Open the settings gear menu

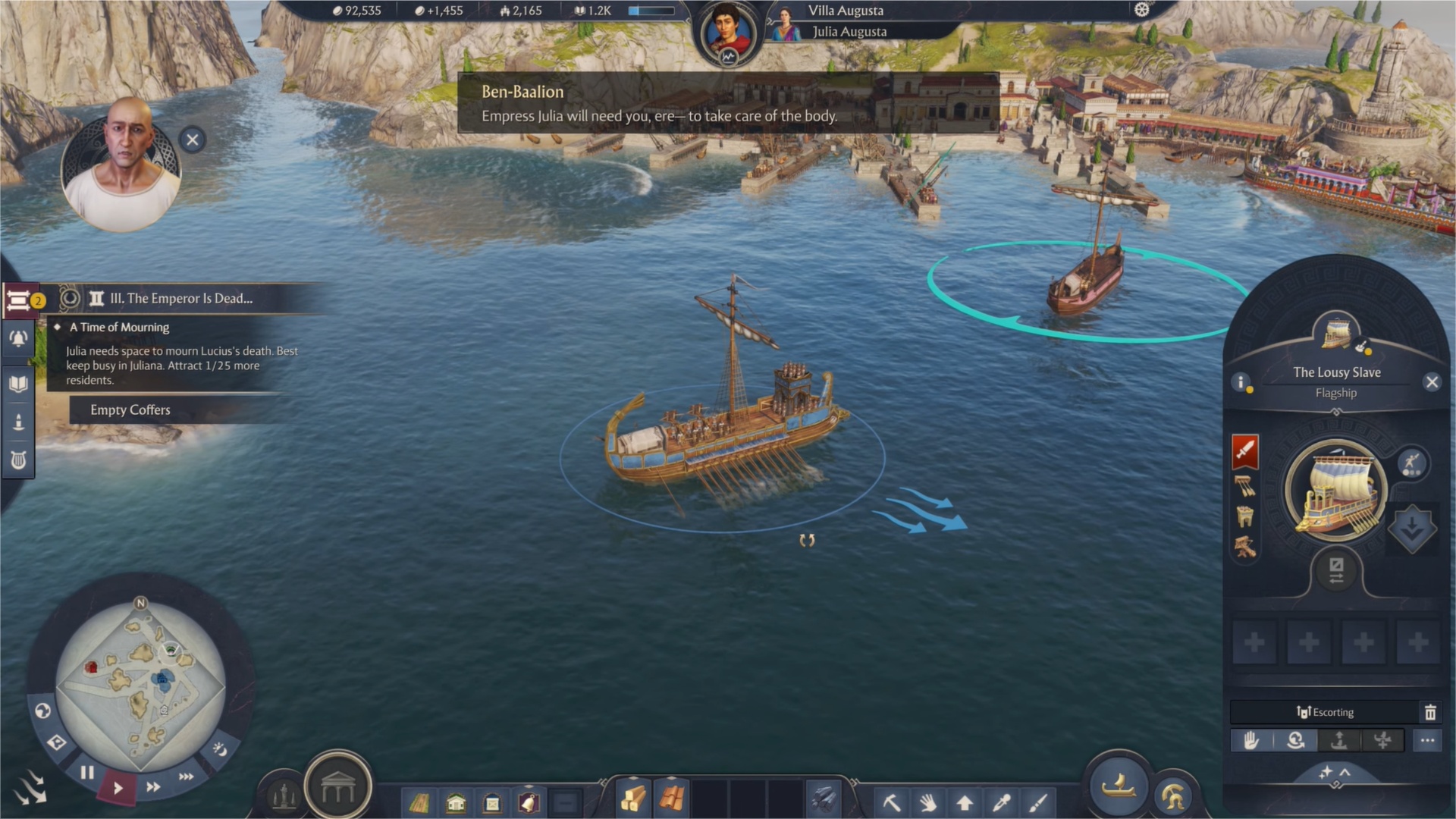click(x=1141, y=10)
